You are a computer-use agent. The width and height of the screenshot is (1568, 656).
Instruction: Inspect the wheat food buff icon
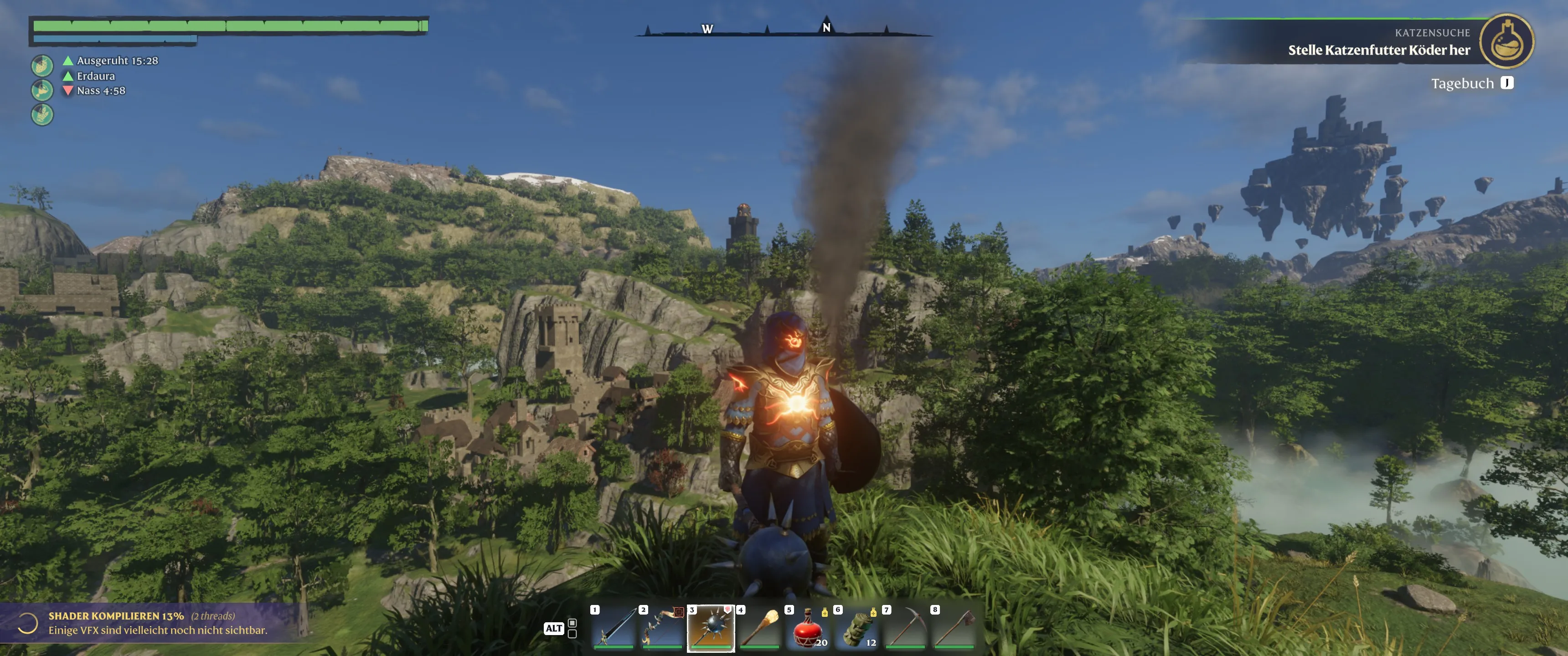42,114
